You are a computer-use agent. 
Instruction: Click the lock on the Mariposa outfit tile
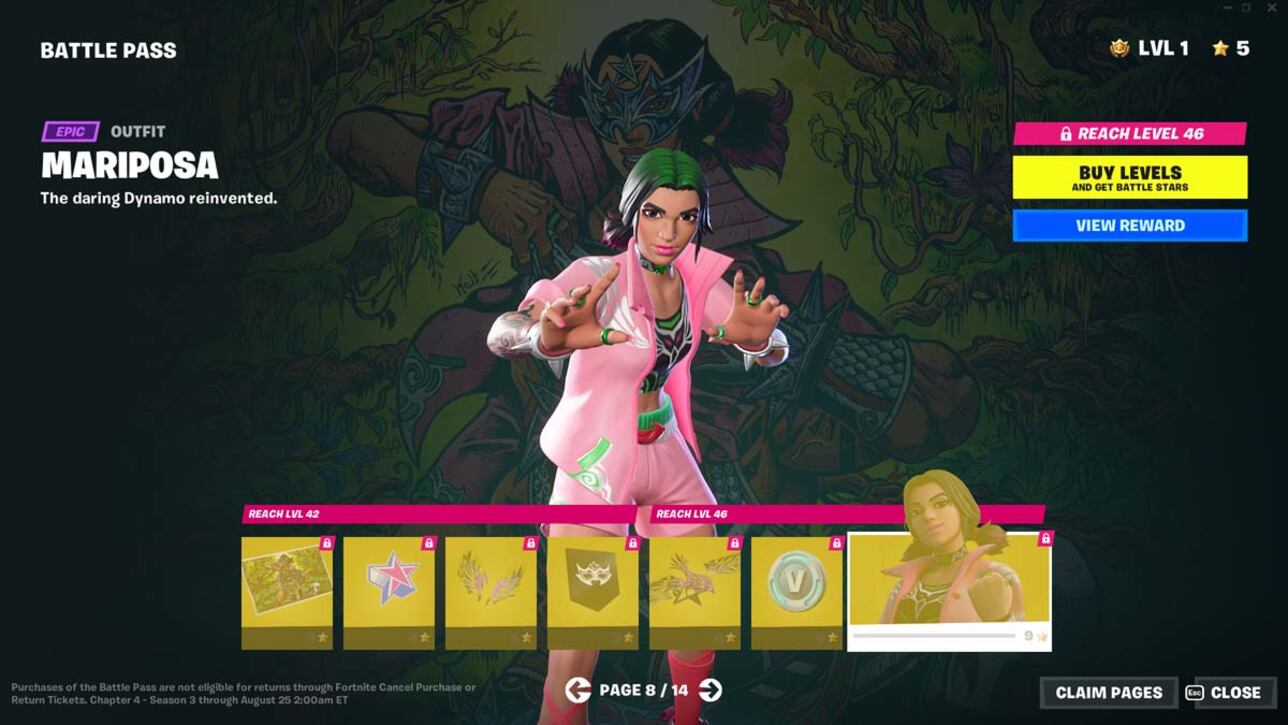coord(1046,538)
